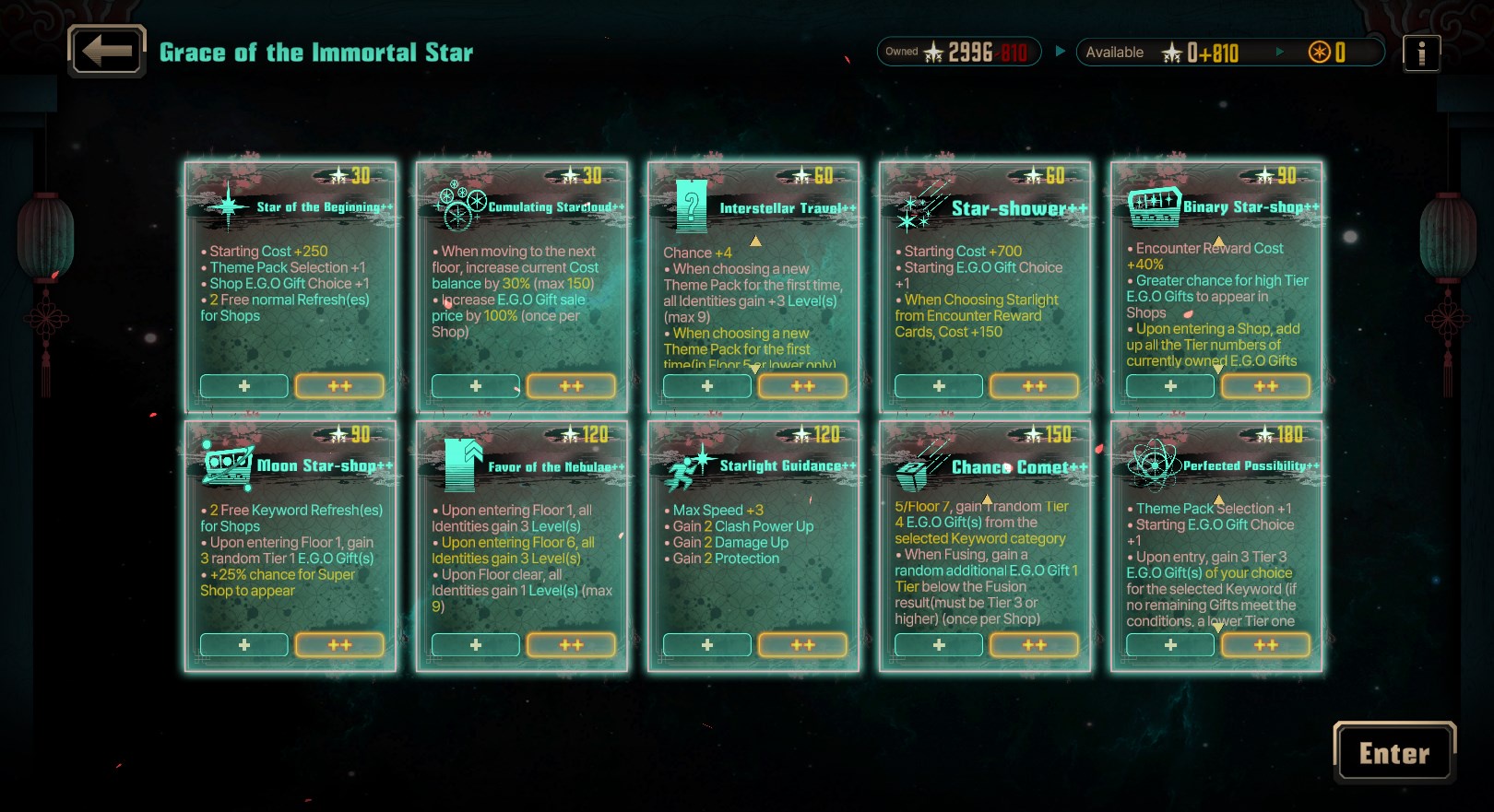Choose double plus for Perfected Possibility
Viewport: 1494px width, 812px height.
pyautogui.click(x=1265, y=645)
